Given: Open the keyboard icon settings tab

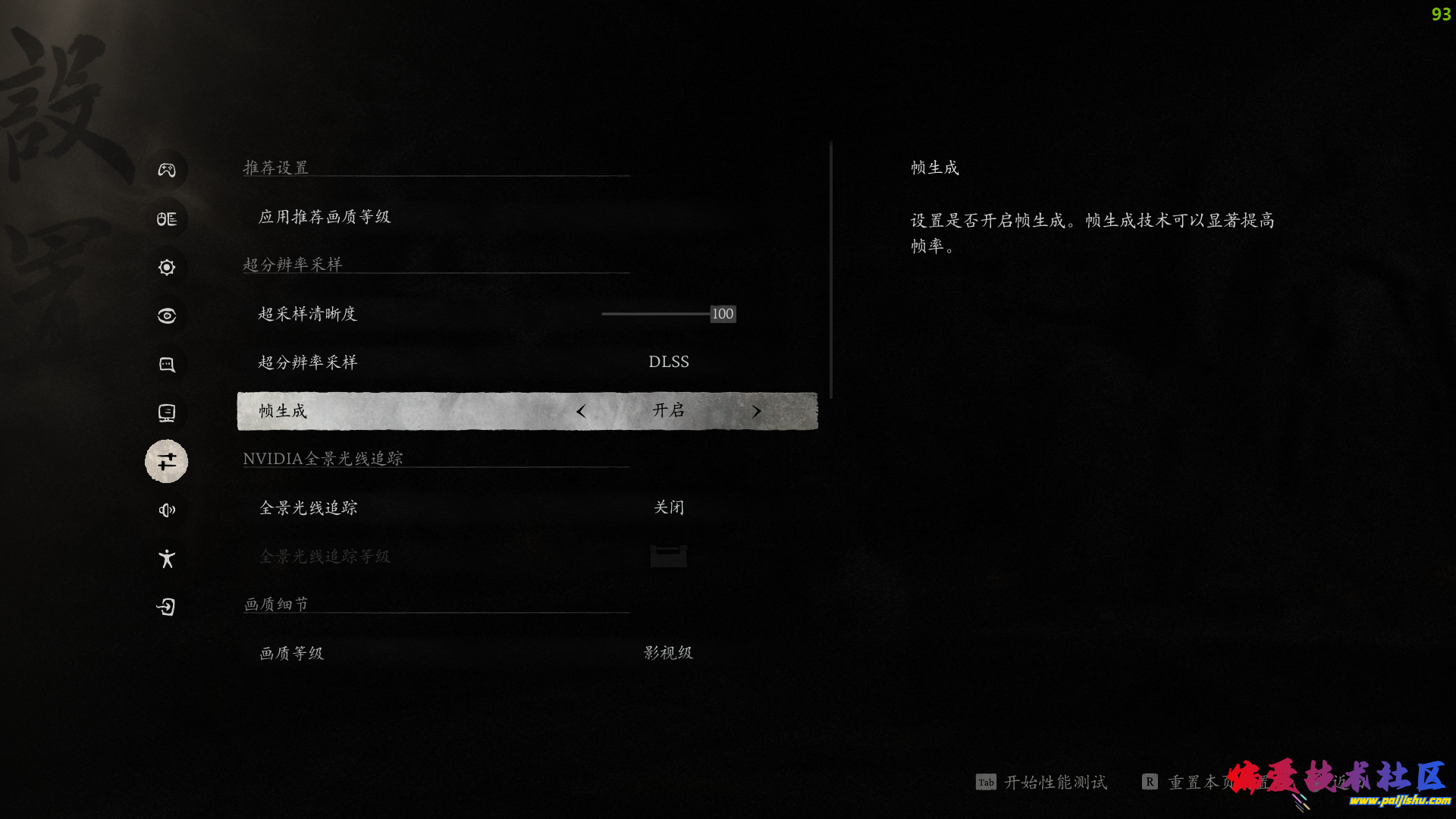Looking at the screenshot, I should 167,218.
